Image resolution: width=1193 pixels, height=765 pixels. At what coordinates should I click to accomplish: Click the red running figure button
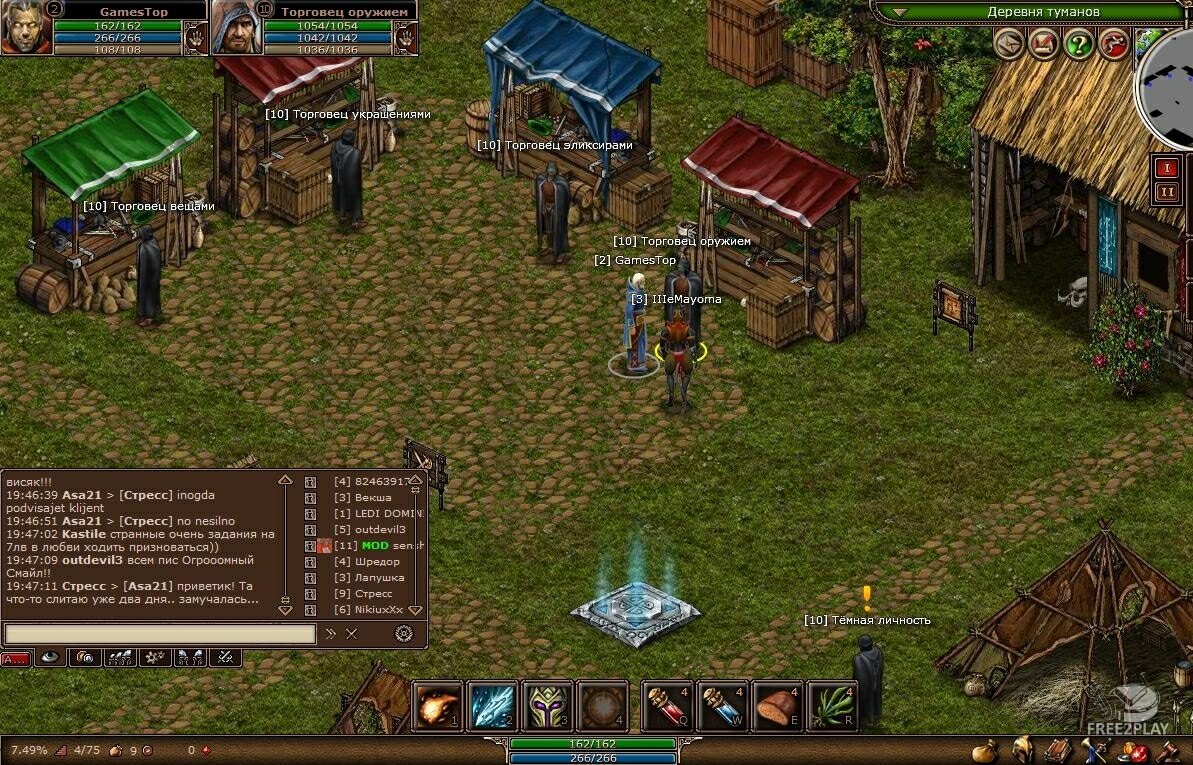point(1113,44)
